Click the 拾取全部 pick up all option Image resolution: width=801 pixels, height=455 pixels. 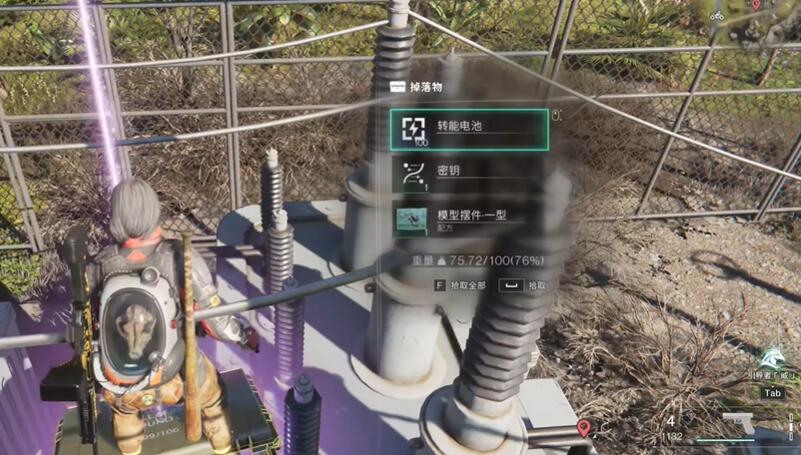[463, 285]
